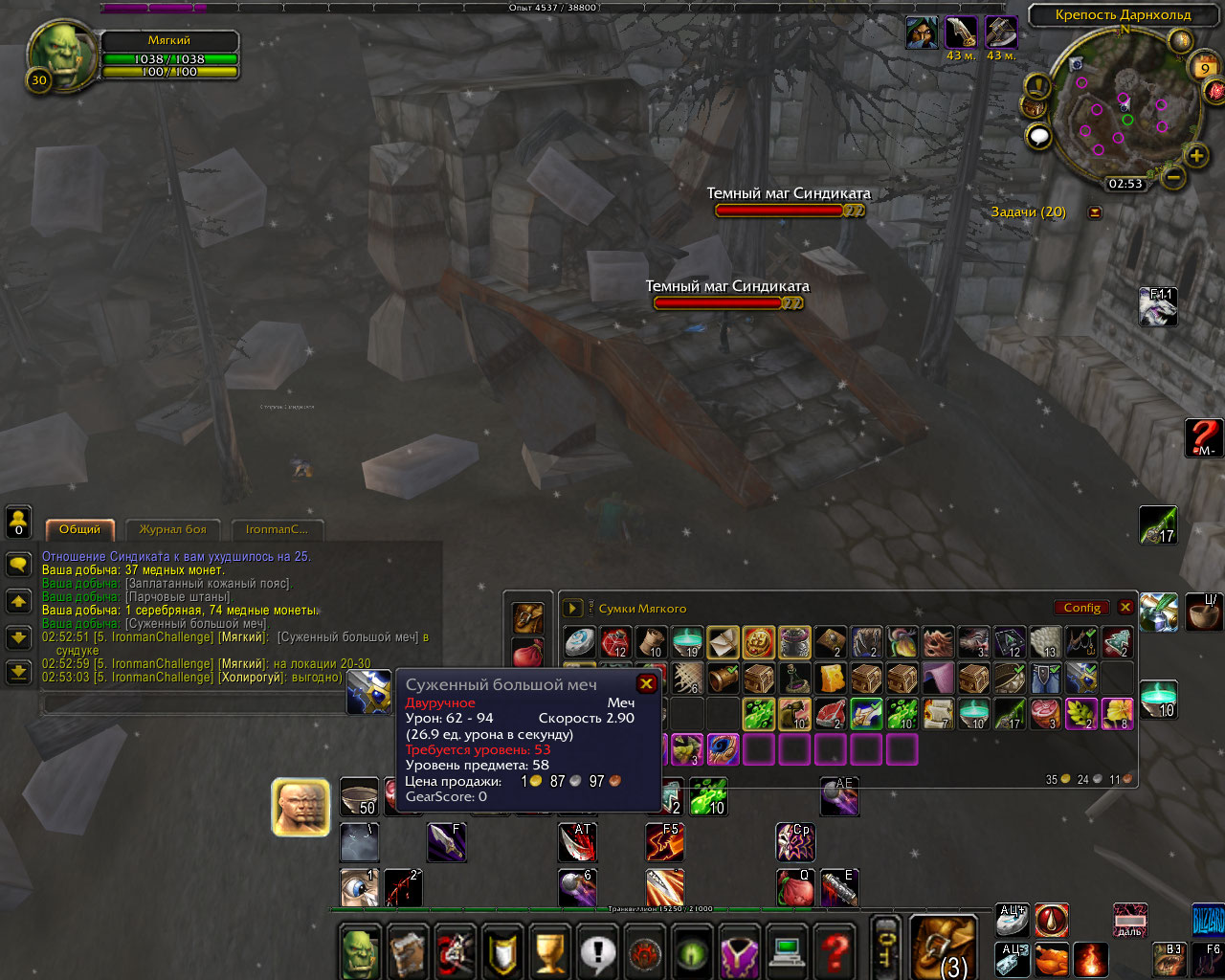Open the backpack with (3) free slots
The height and width of the screenshot is (980, 1225).
(943, 947)
